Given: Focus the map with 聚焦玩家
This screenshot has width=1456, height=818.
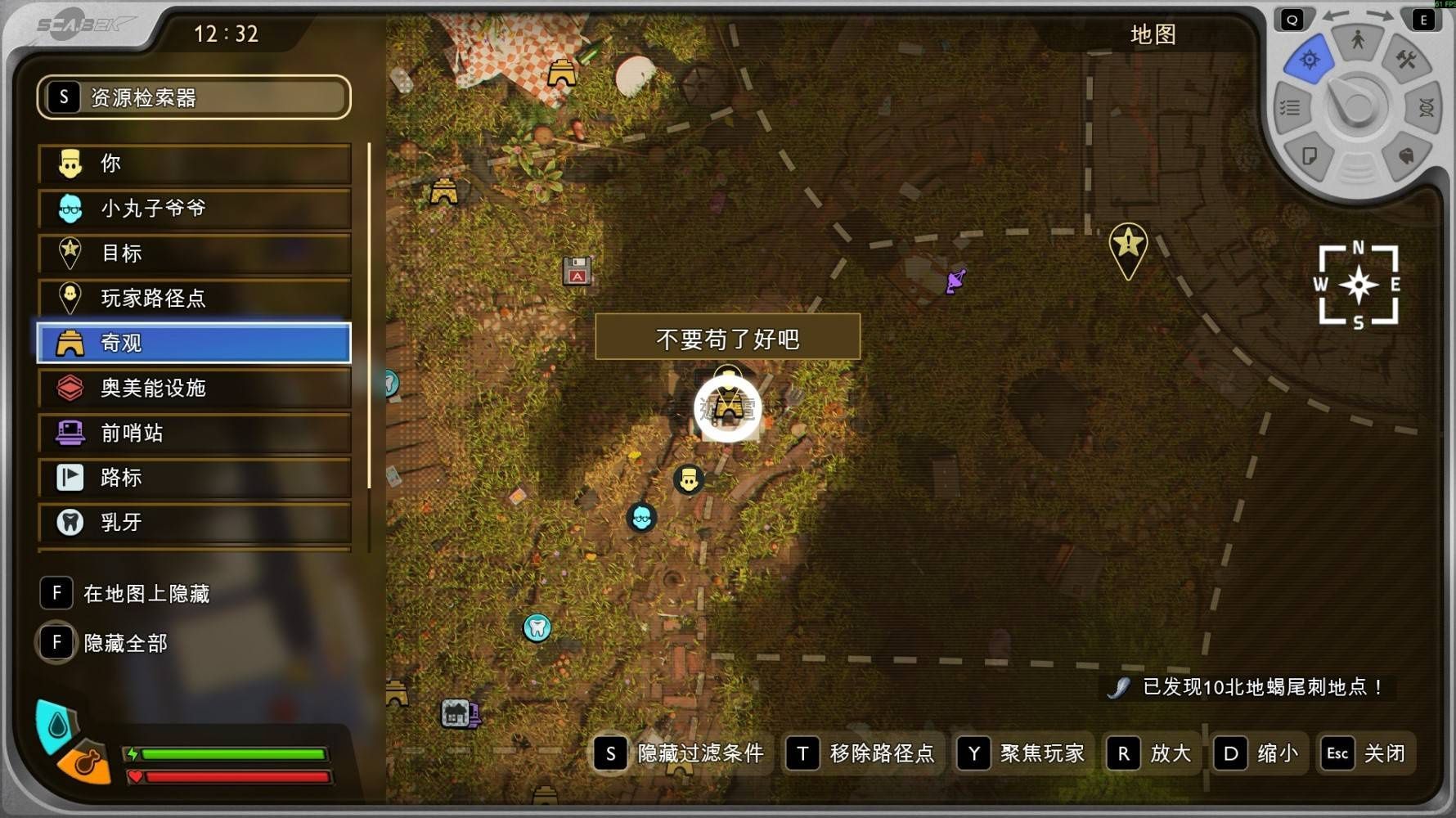Looking at the screenshot, I should 1023,753.
